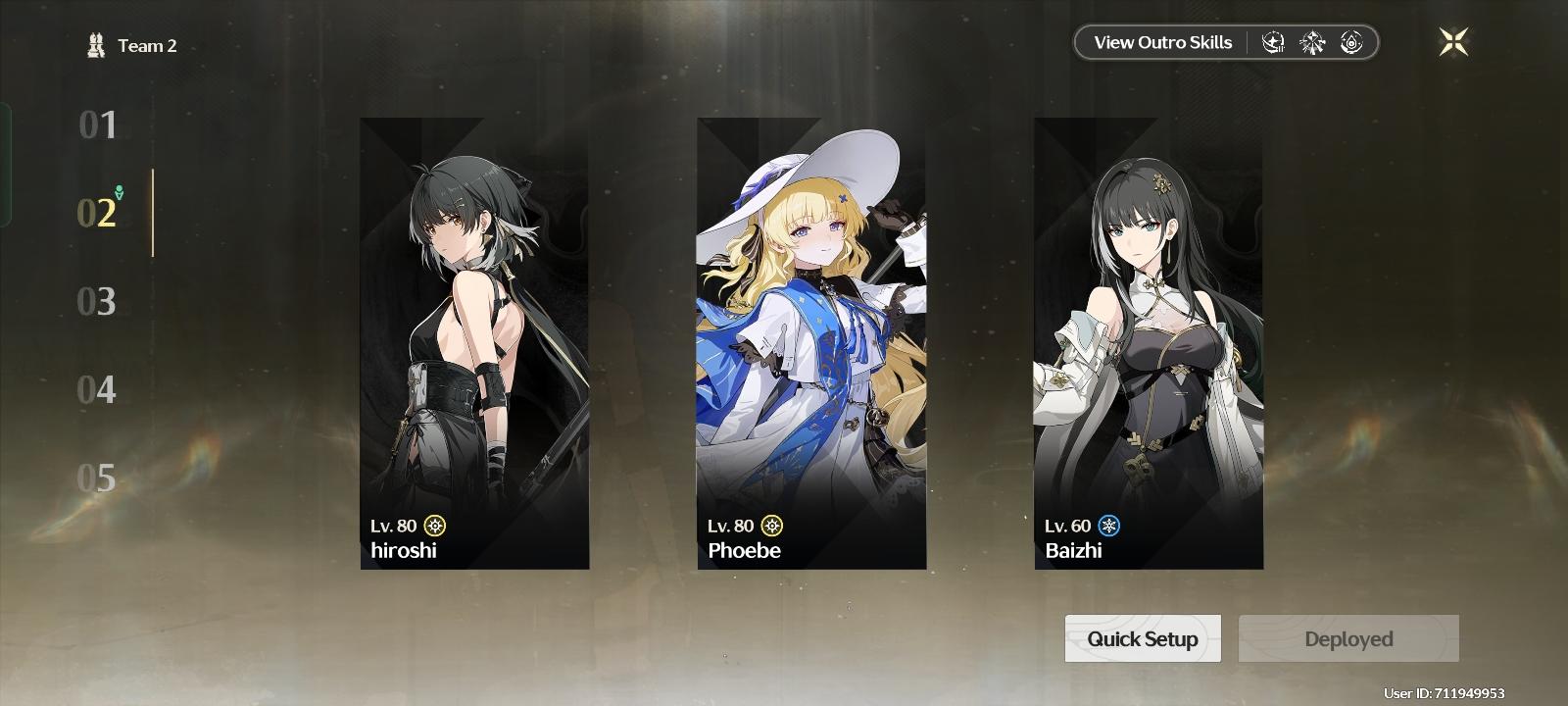Click the chess piece icon next to Team 2
This screenshot has height=706, width=1568.
click(x=94, y=44)
